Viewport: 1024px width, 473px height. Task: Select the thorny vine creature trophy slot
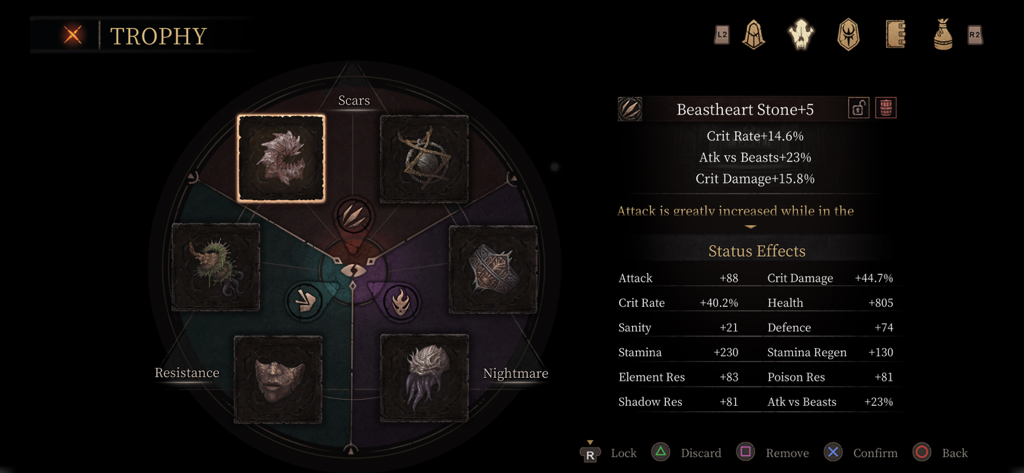215,268
